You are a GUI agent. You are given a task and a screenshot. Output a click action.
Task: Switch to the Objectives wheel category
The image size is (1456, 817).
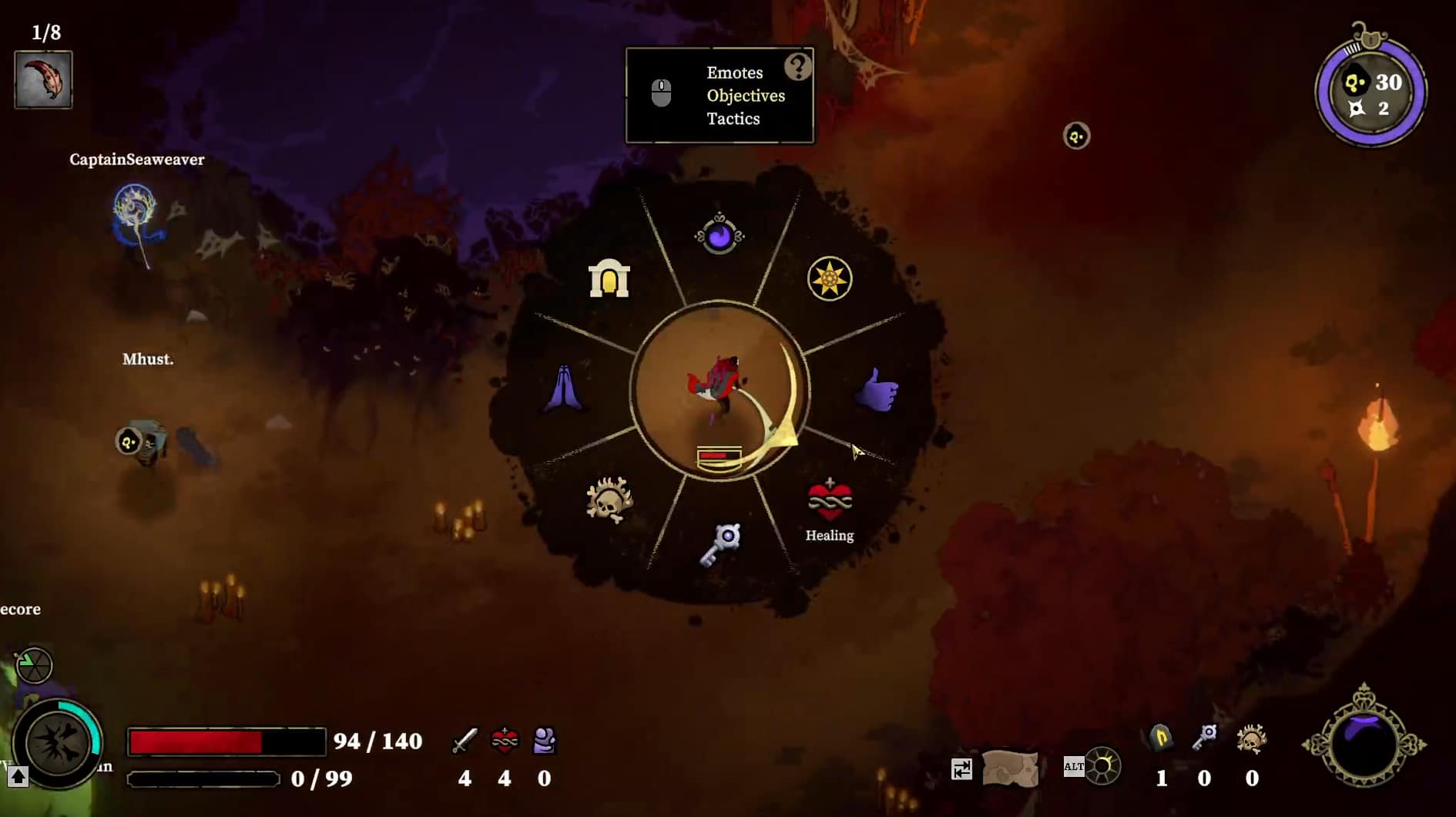coord(745,96)
